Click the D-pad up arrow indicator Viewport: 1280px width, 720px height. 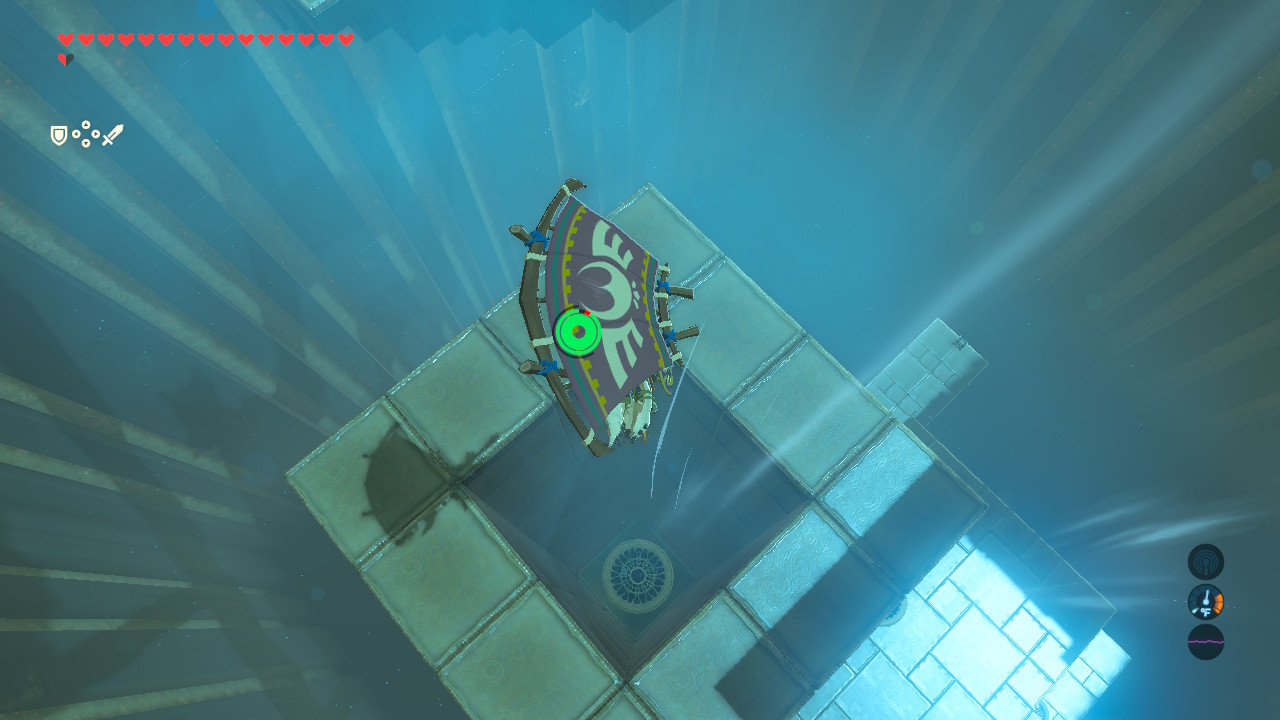coord(86,124)
